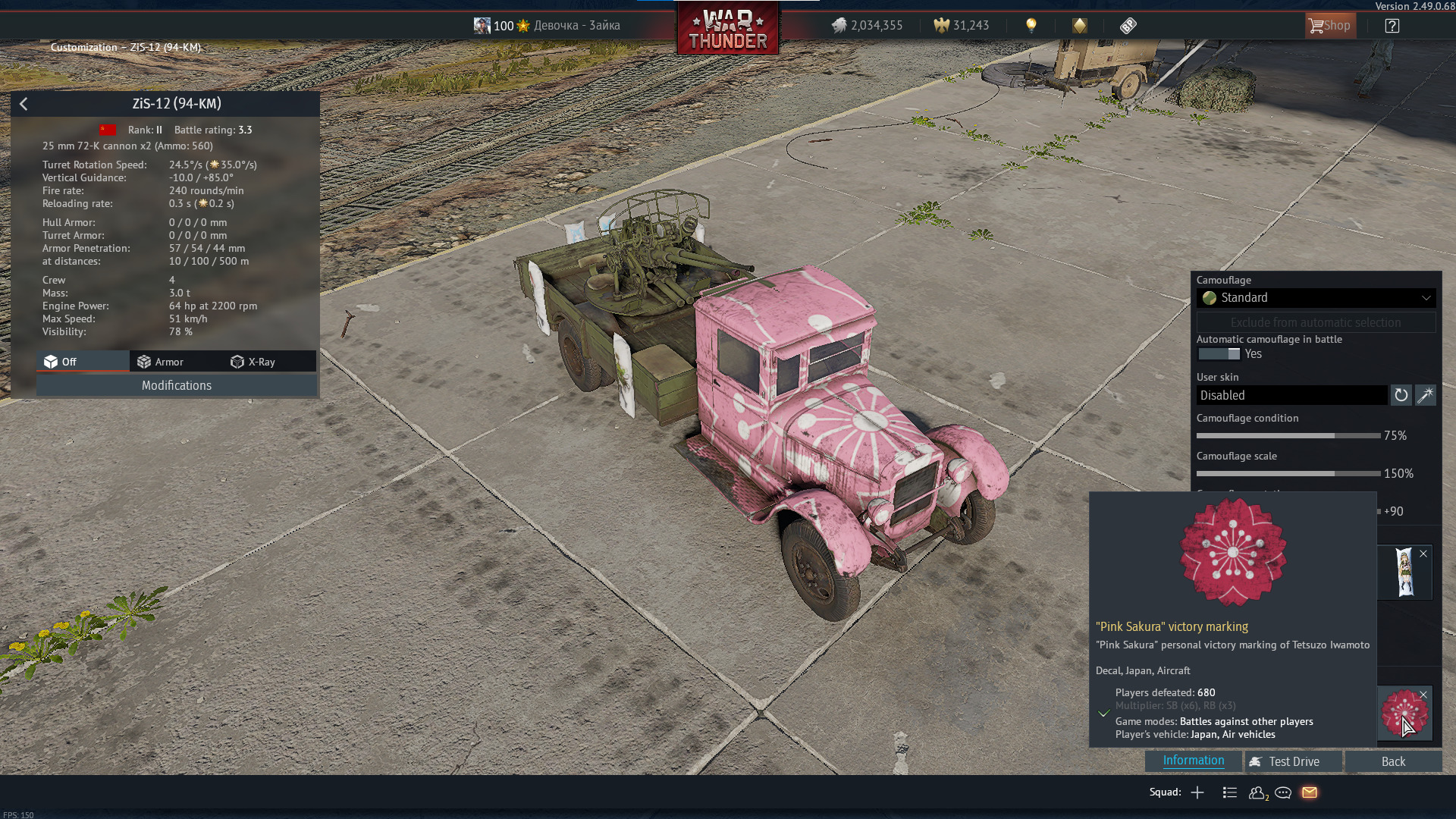Add a squad member with plus
1456x819 pixels.
coord(1197,792)
